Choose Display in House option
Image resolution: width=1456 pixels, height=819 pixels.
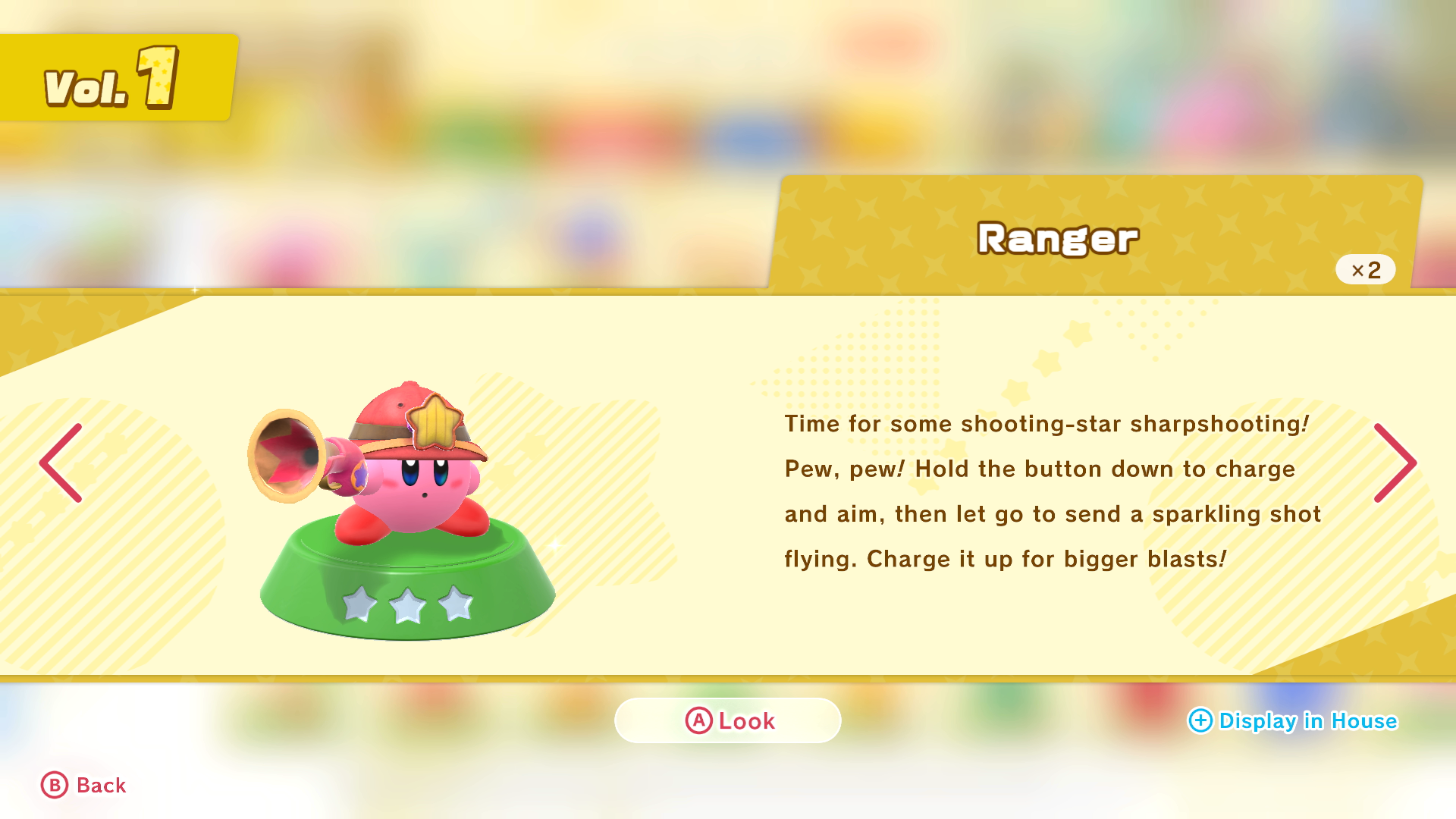(x=1292, y=720)
